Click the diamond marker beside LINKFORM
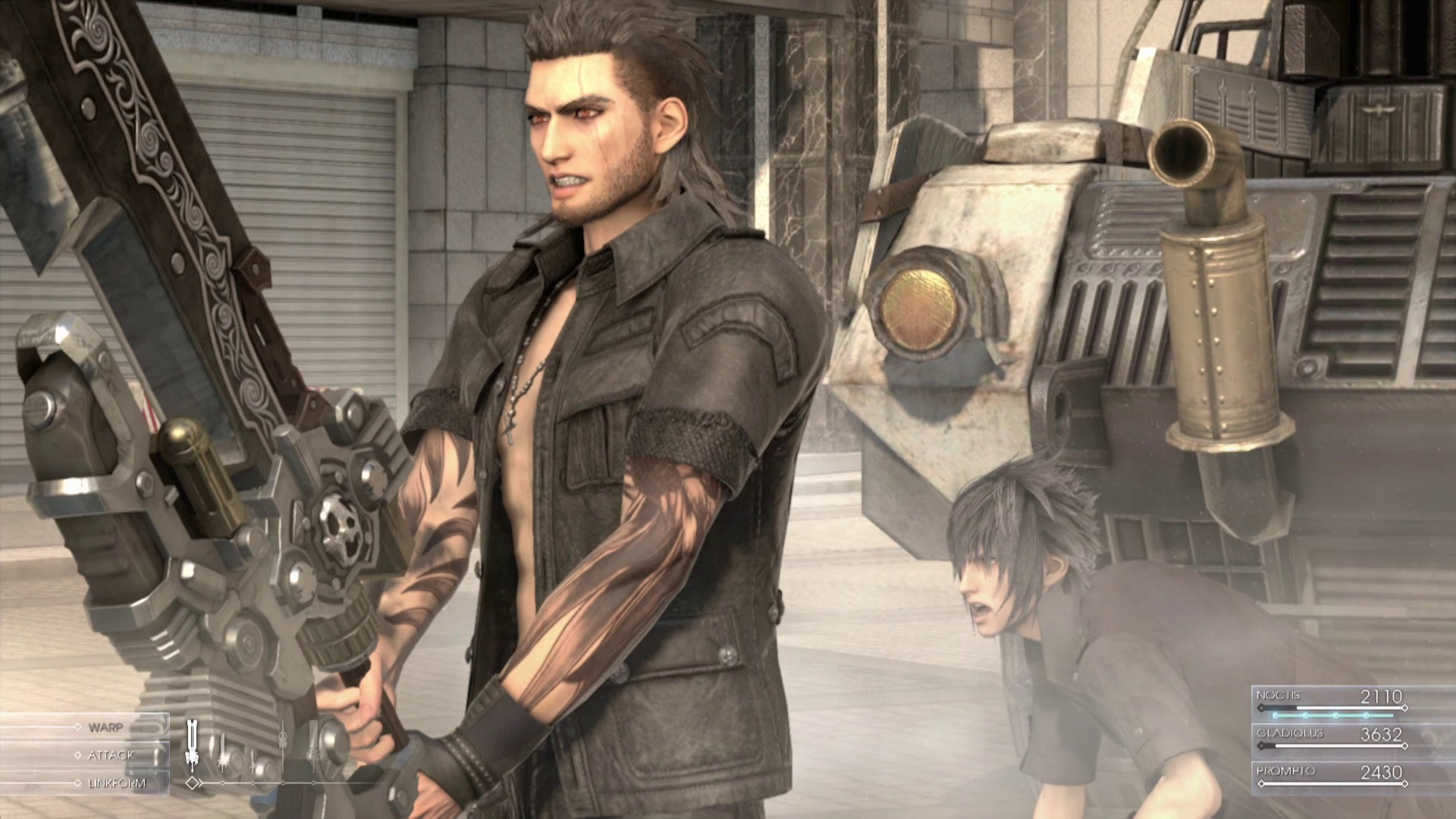The height and width of the screenshot is (819, 1456). pos(77,782)
